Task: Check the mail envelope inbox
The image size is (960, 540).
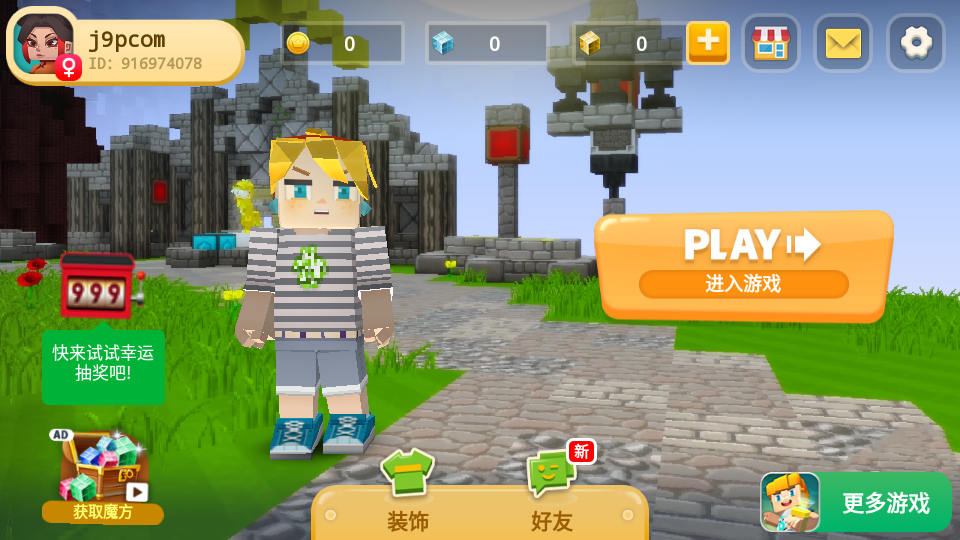Action: click(843, 43)
